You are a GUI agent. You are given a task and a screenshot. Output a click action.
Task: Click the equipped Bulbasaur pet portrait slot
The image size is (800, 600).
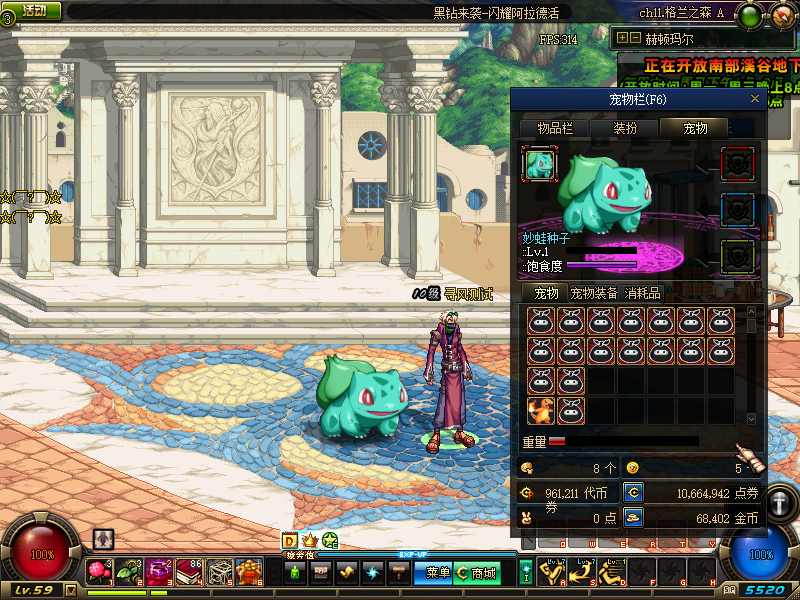[541, 163]
